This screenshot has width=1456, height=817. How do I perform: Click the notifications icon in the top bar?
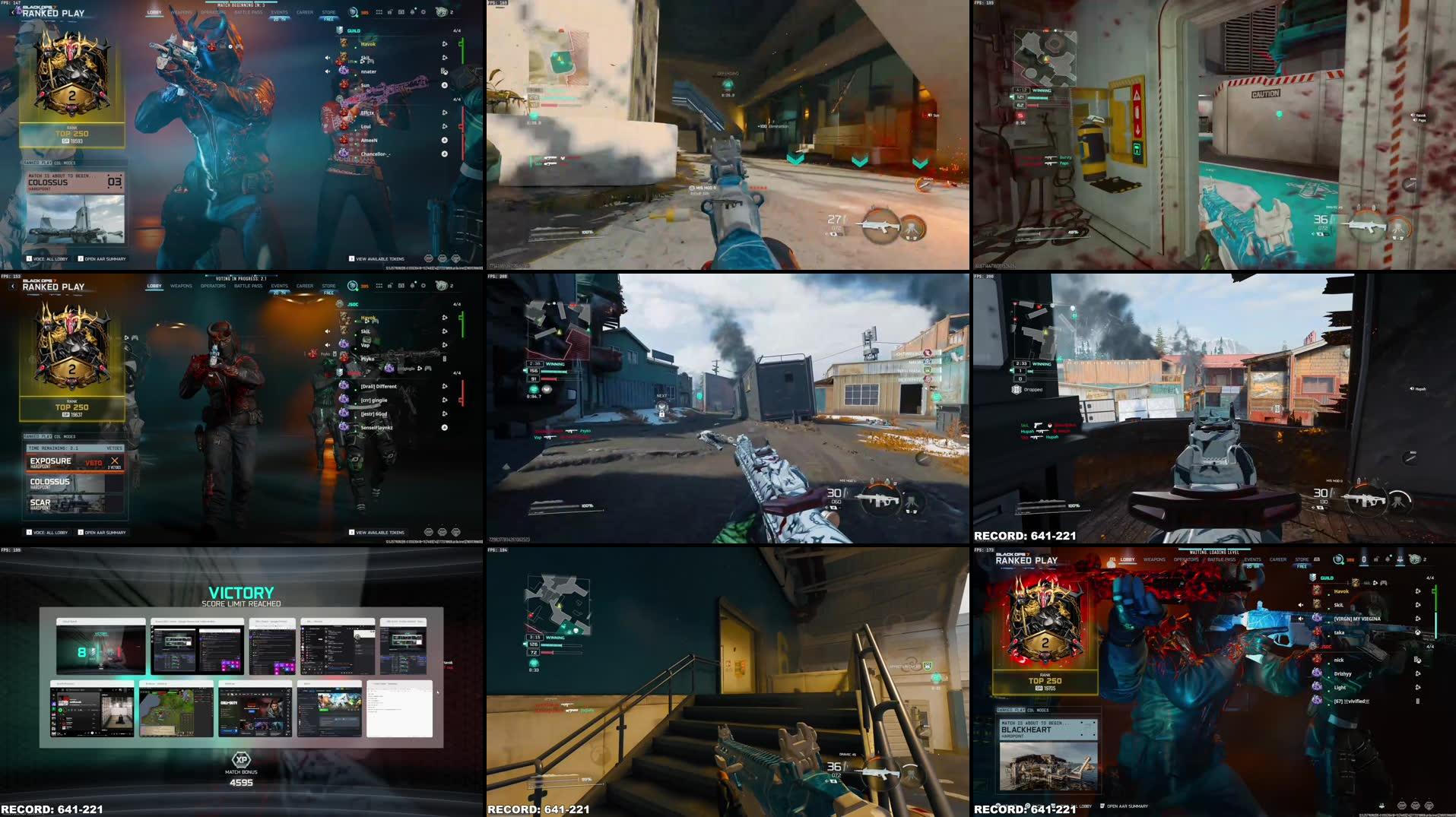[413, 12]
